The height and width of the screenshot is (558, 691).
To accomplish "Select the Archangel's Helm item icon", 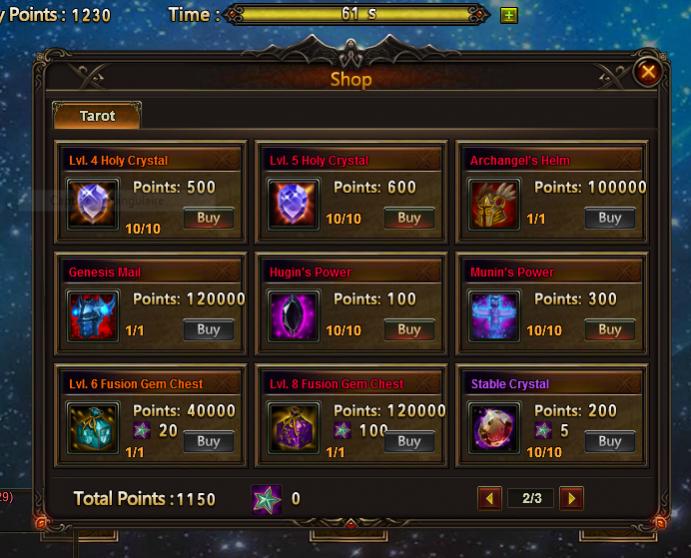I will pyautogui.click(x=495, y=205).
